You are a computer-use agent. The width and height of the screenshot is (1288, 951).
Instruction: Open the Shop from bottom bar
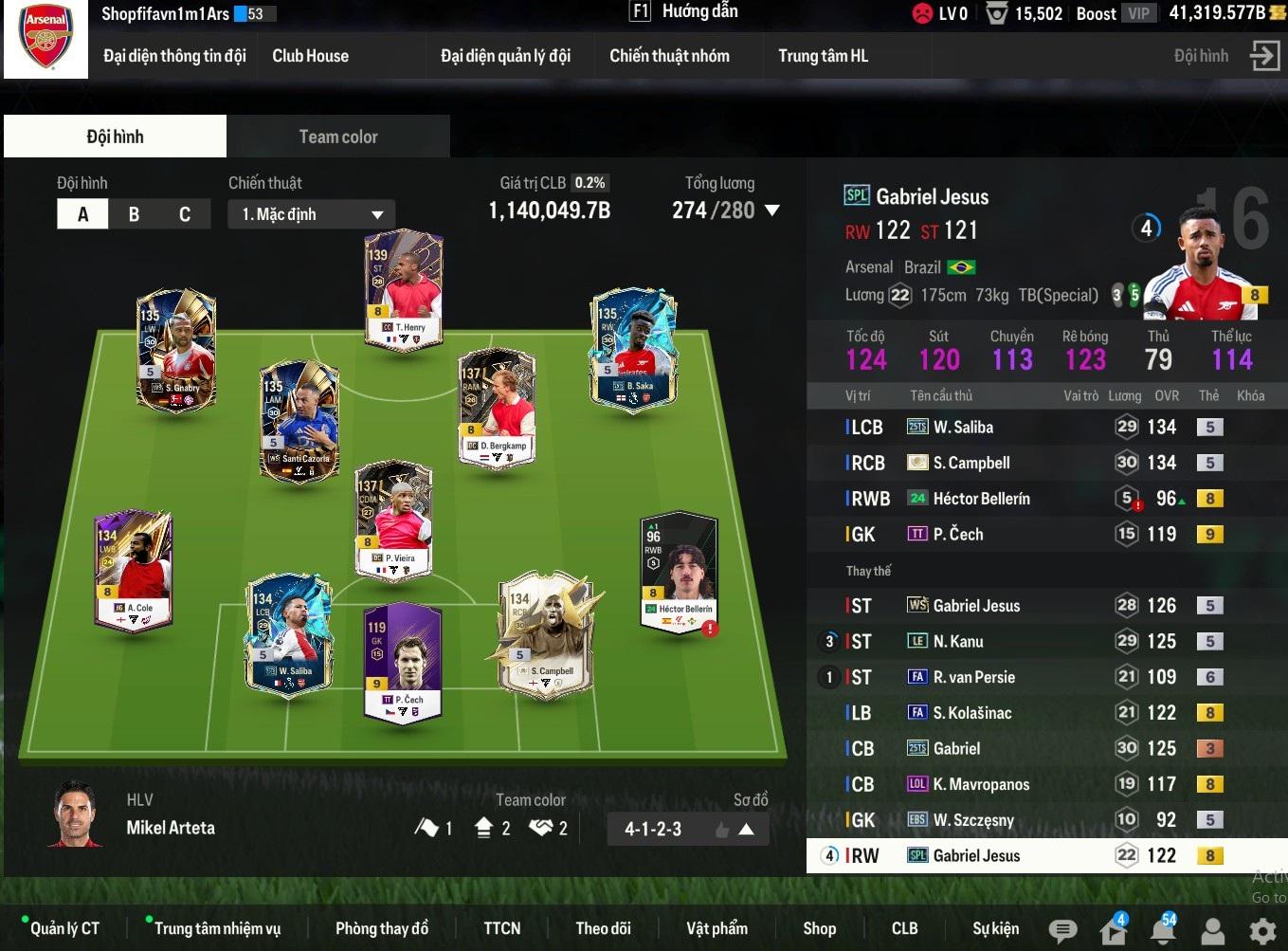click(819, 928)
